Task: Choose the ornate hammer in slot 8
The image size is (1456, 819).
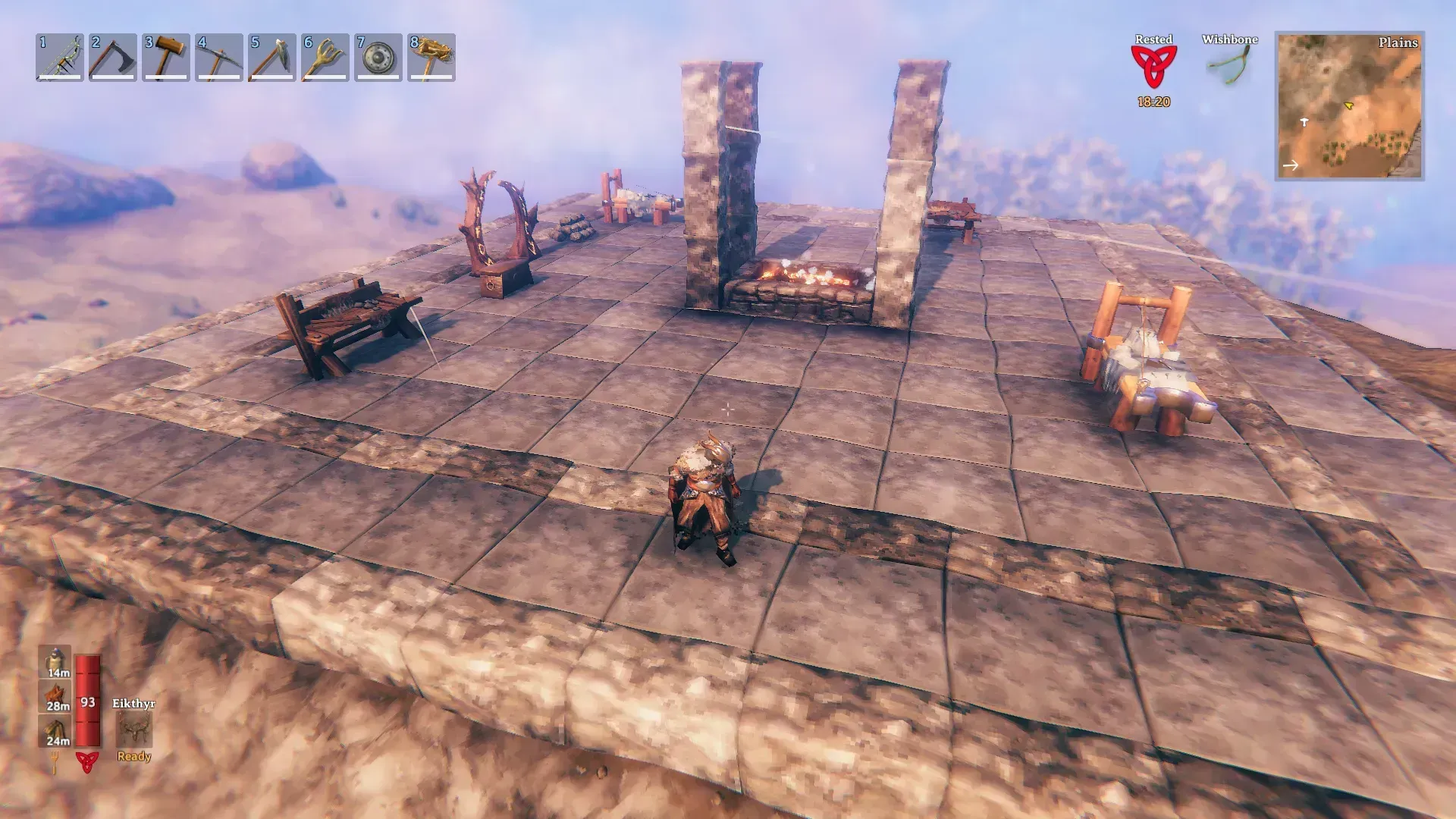Action: click(431, 58)
